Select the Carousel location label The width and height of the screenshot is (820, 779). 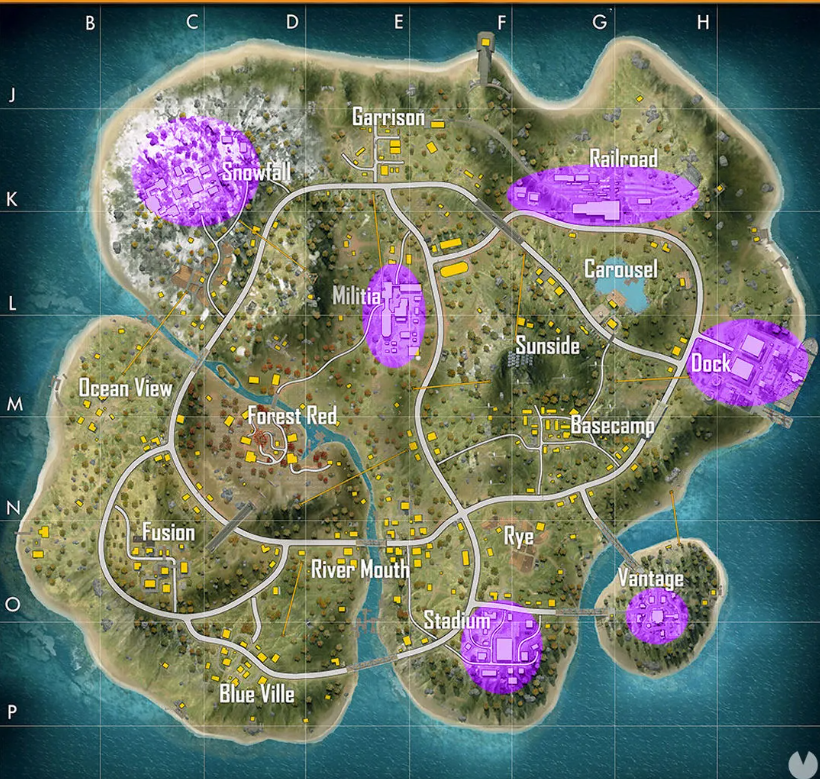click(x=621, y=269)
